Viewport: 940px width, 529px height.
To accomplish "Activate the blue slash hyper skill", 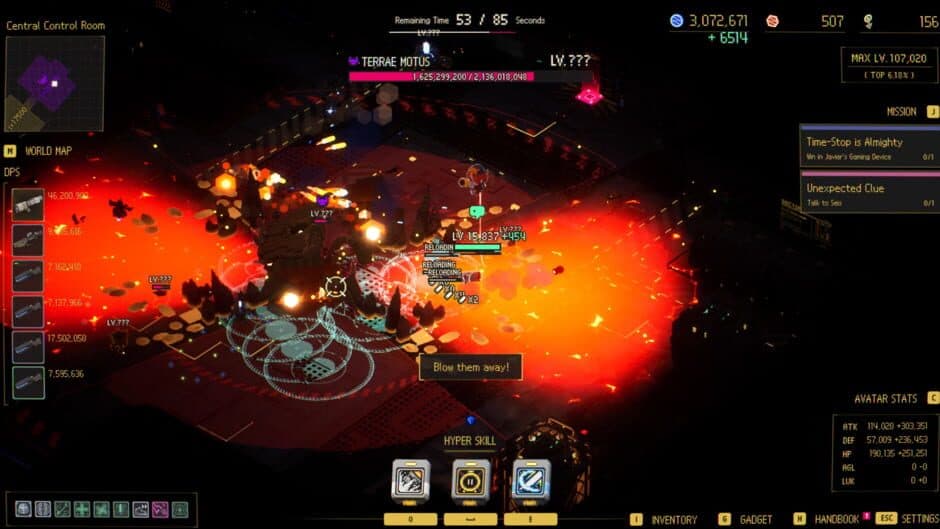I will click(530, 479).
